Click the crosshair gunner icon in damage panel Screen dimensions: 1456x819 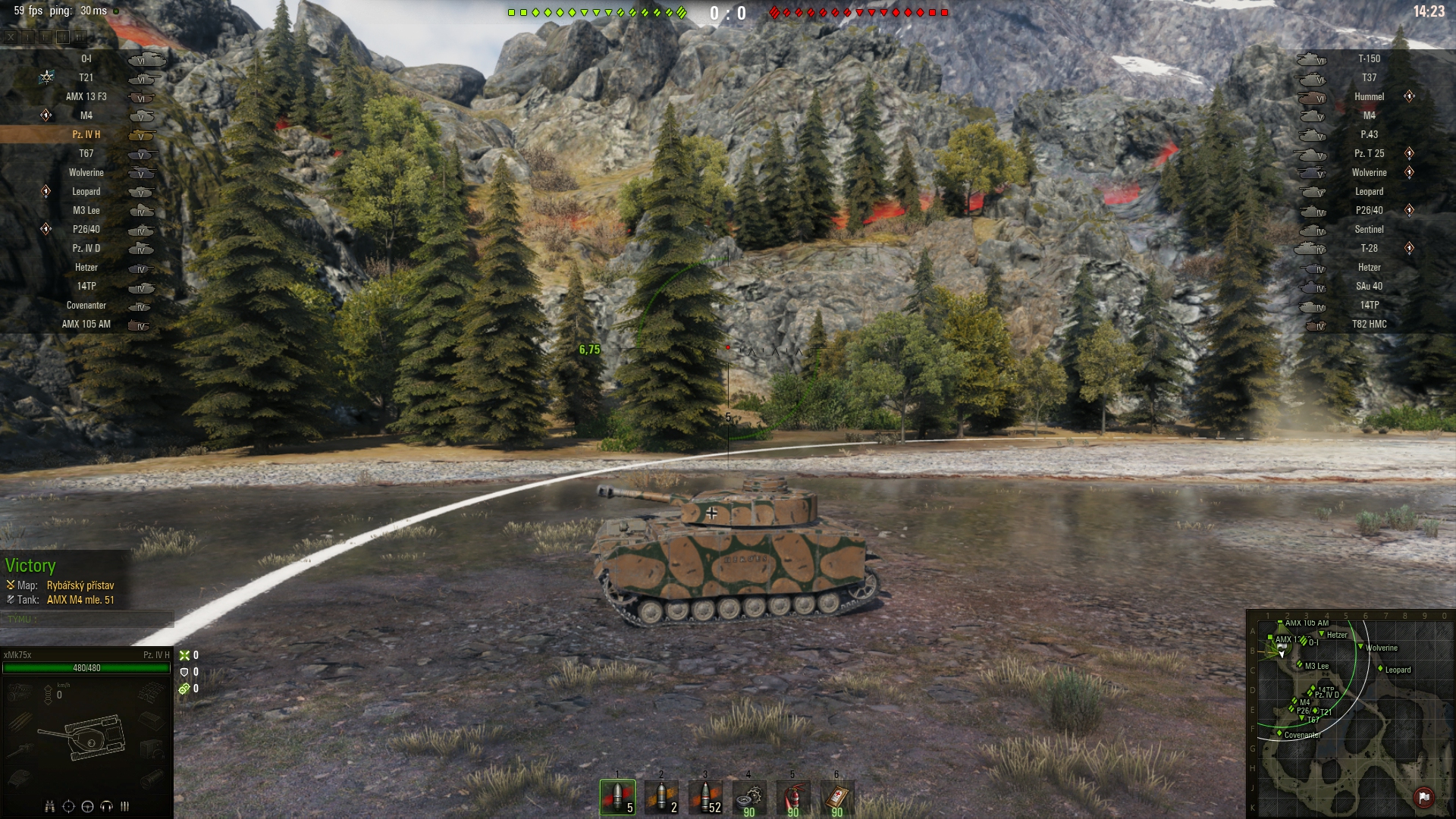tap(68, 806)
